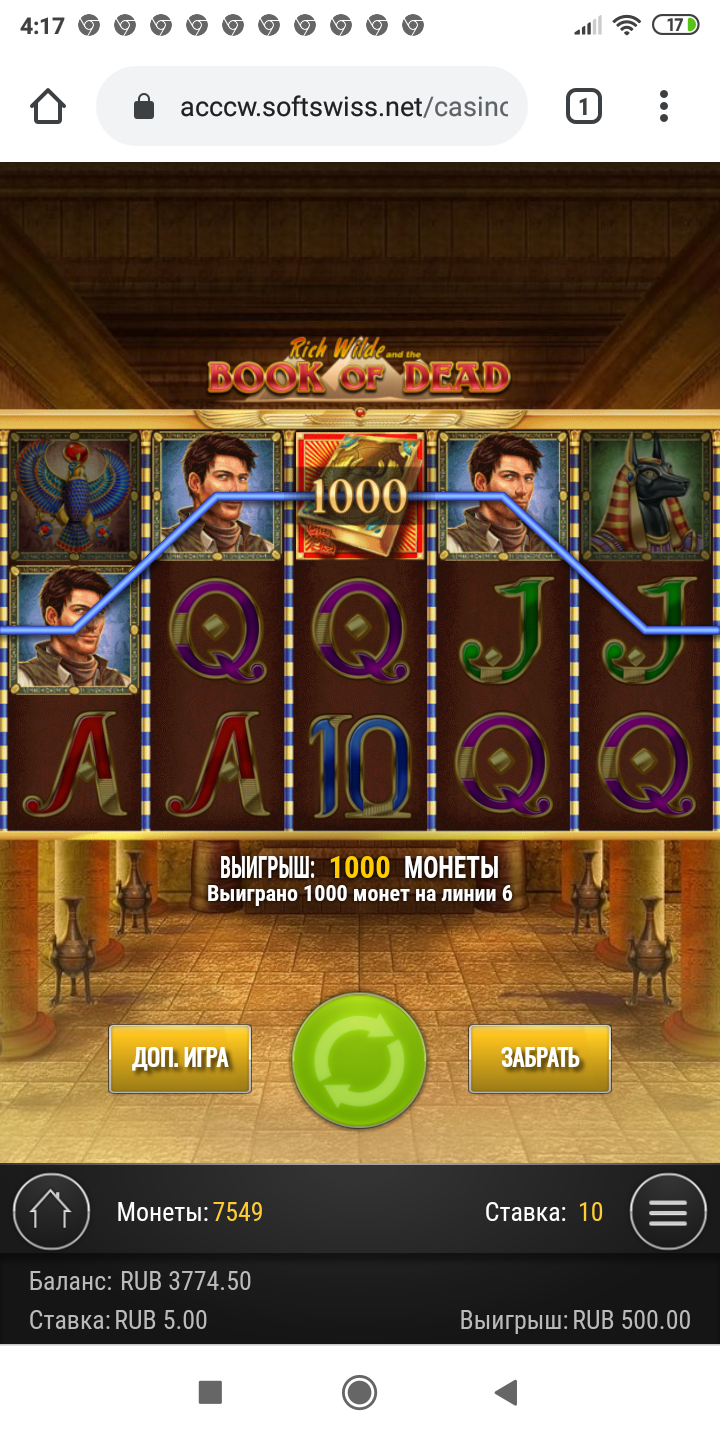Start the gamble with ДОП. ИГРА
This screenshot has width=720, height=1440.
tap(180, 1058)
